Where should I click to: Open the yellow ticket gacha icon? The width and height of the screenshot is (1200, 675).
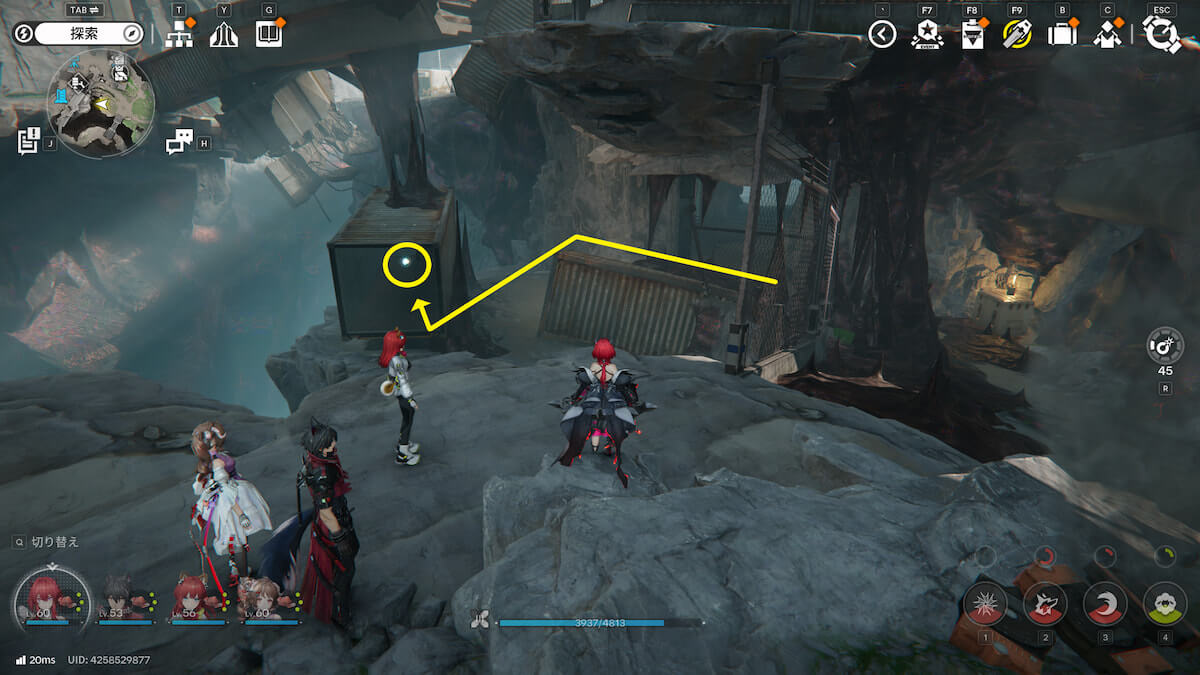pos(1017,36)
